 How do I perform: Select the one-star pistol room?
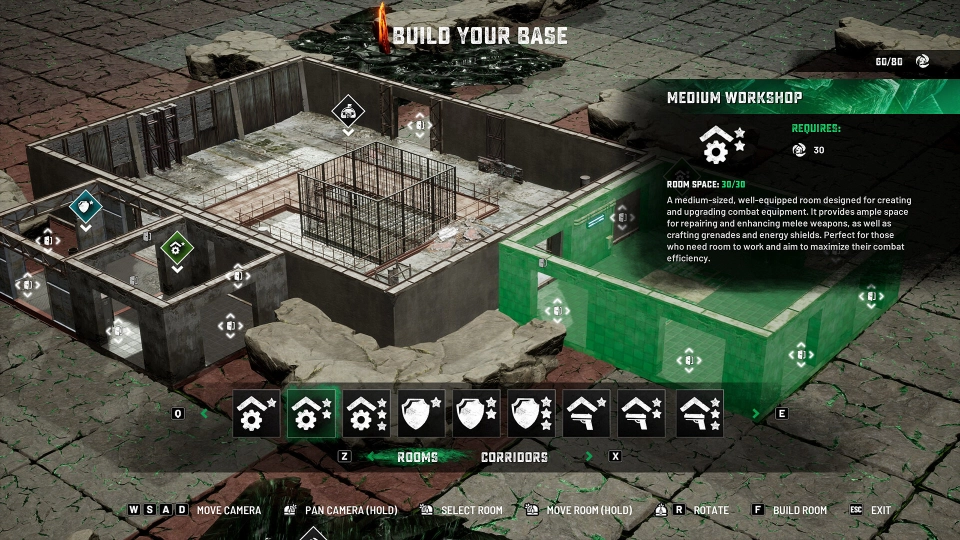pyautogui.click(x=587, y=413)
